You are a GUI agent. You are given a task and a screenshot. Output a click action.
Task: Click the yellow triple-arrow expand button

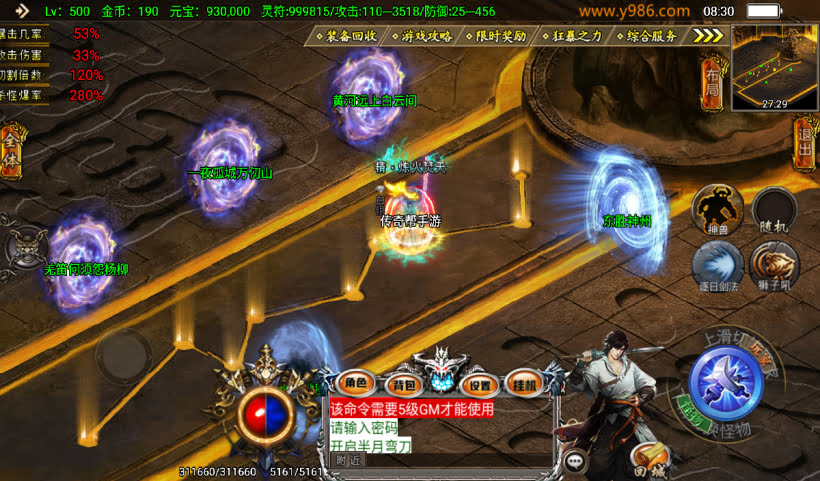click(708, 36)
